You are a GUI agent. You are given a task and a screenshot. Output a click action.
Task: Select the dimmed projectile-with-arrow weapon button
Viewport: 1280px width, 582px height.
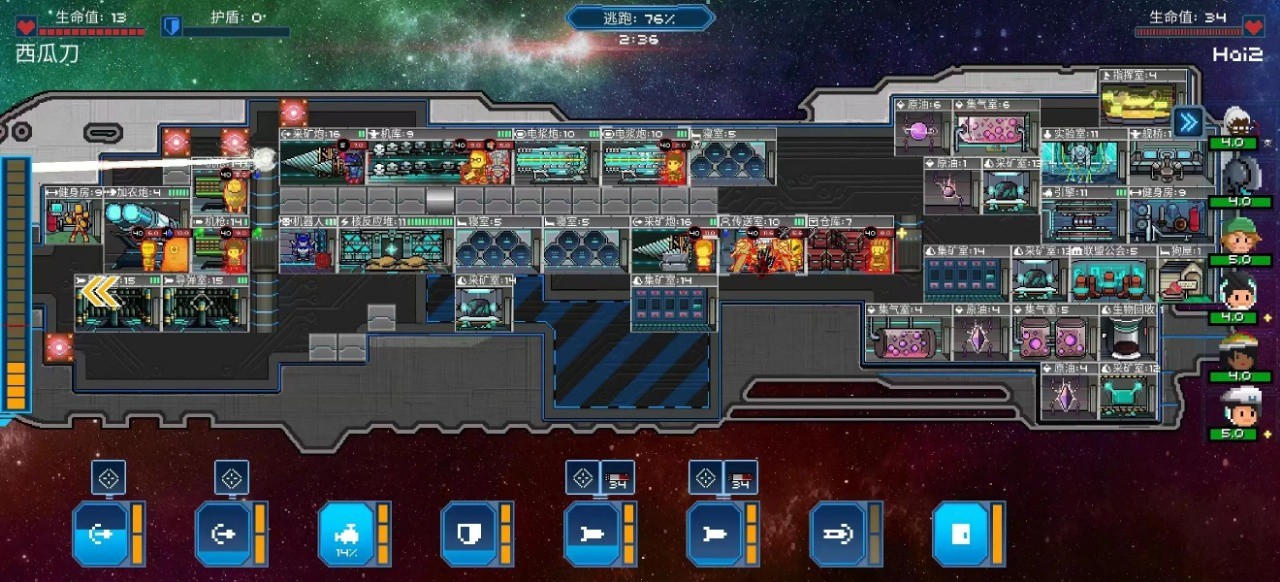pyautogui.click(x=837, y=534)
